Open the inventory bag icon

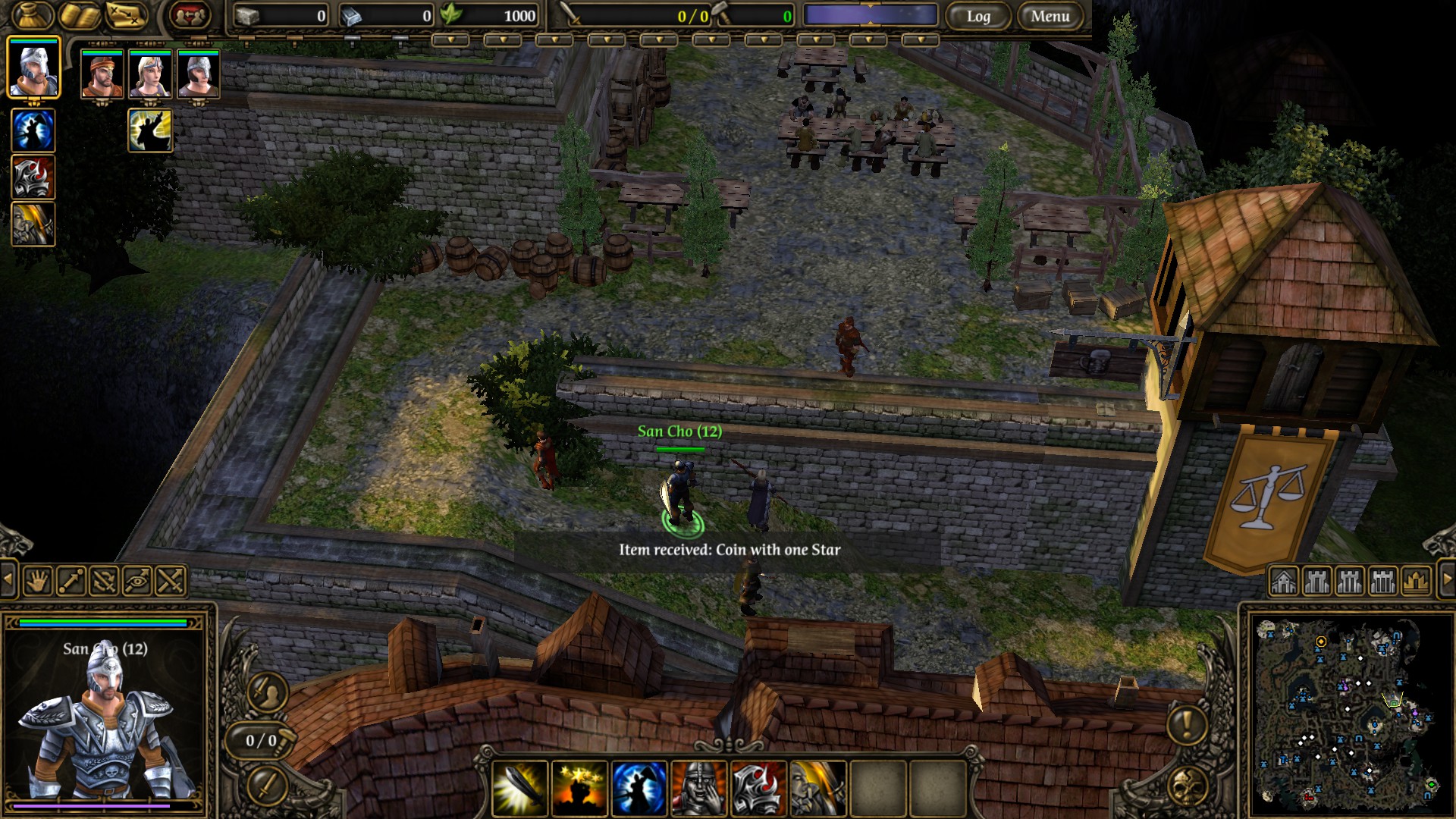(x=33, y=15)
